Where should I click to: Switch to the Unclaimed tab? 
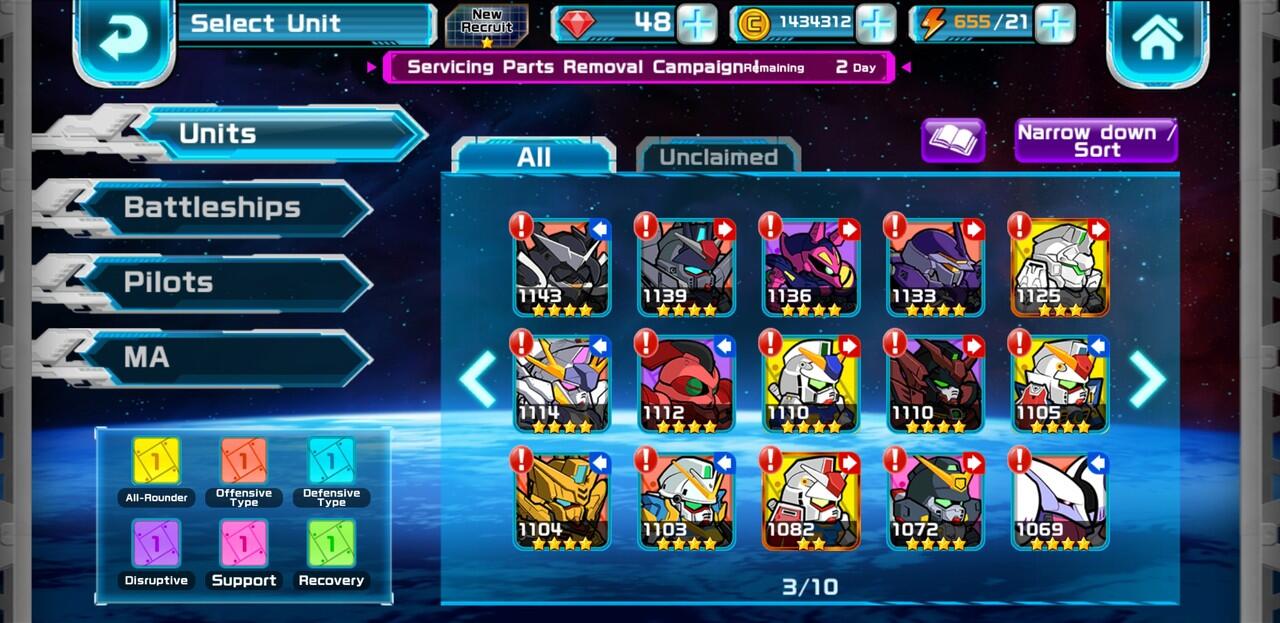pos(718,157)
